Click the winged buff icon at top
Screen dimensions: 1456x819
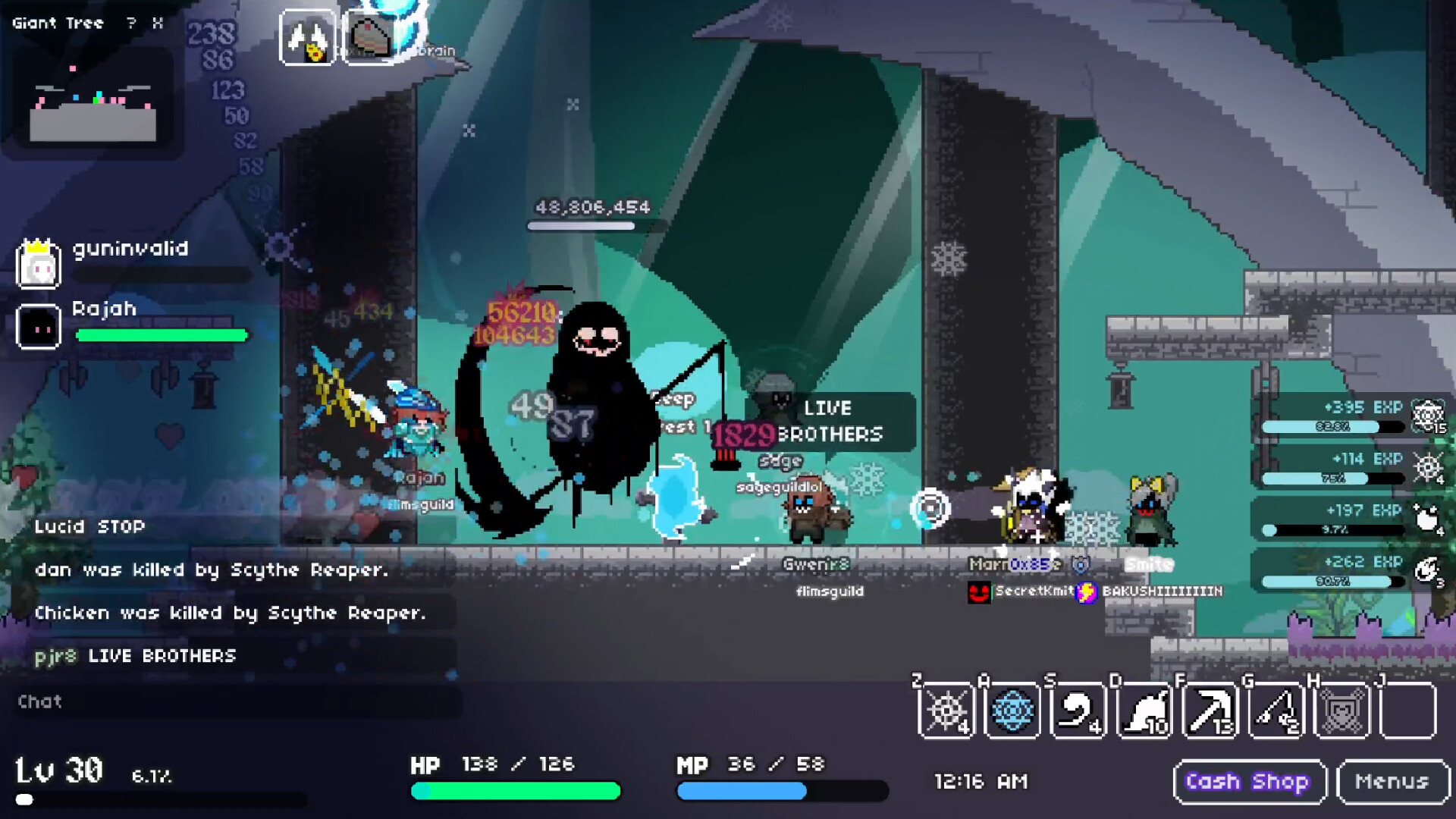(309, 34)
